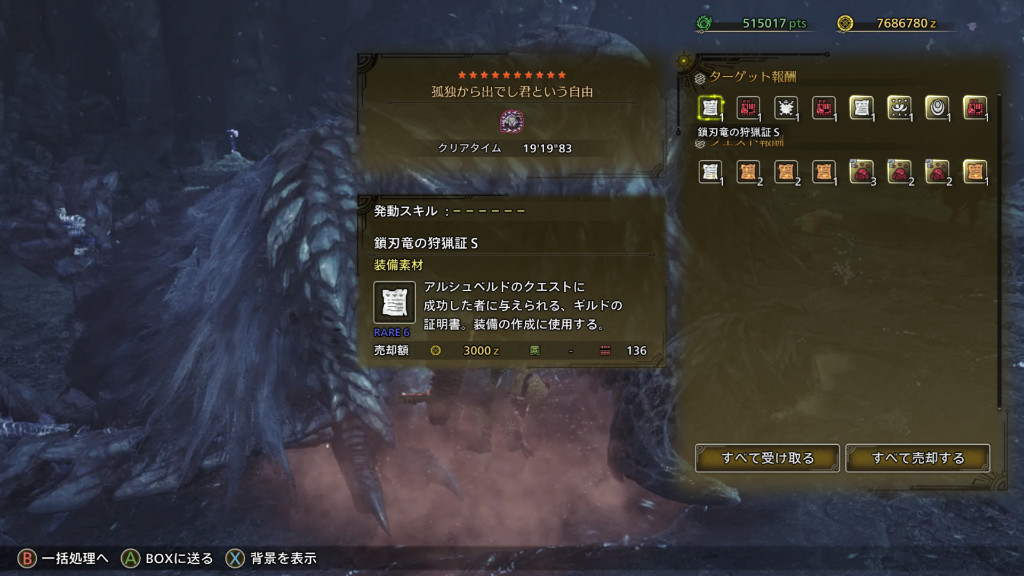The image size is (1024, 576).
Task: Pick the gold-backed orange certificate quest reward
Action: tap(975, 172)
